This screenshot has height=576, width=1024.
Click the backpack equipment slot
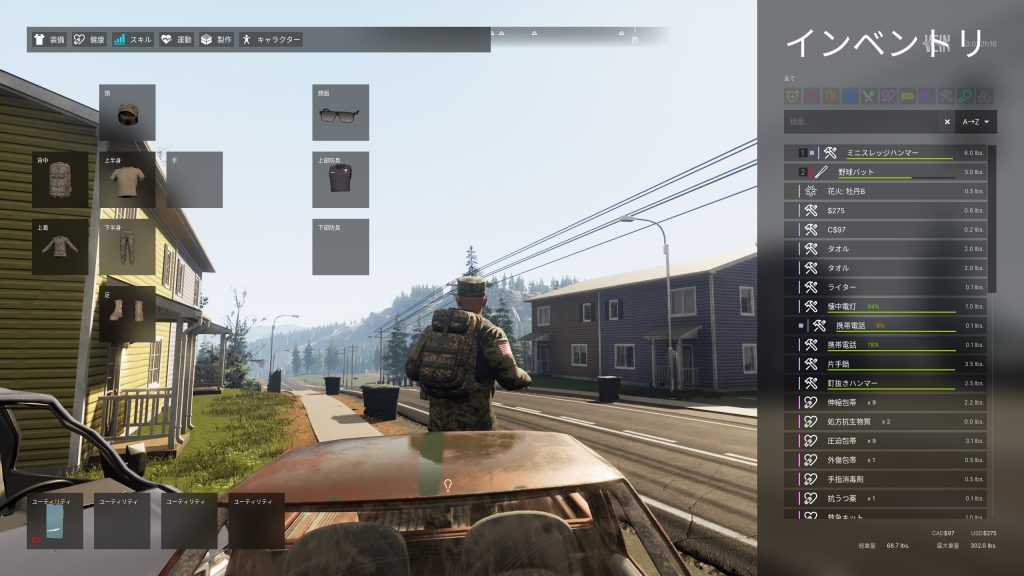point(60,180)
